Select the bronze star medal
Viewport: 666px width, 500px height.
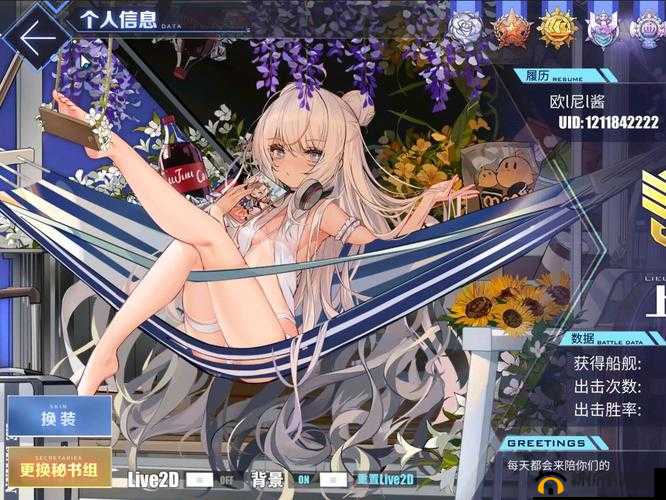tap(511, 28)
